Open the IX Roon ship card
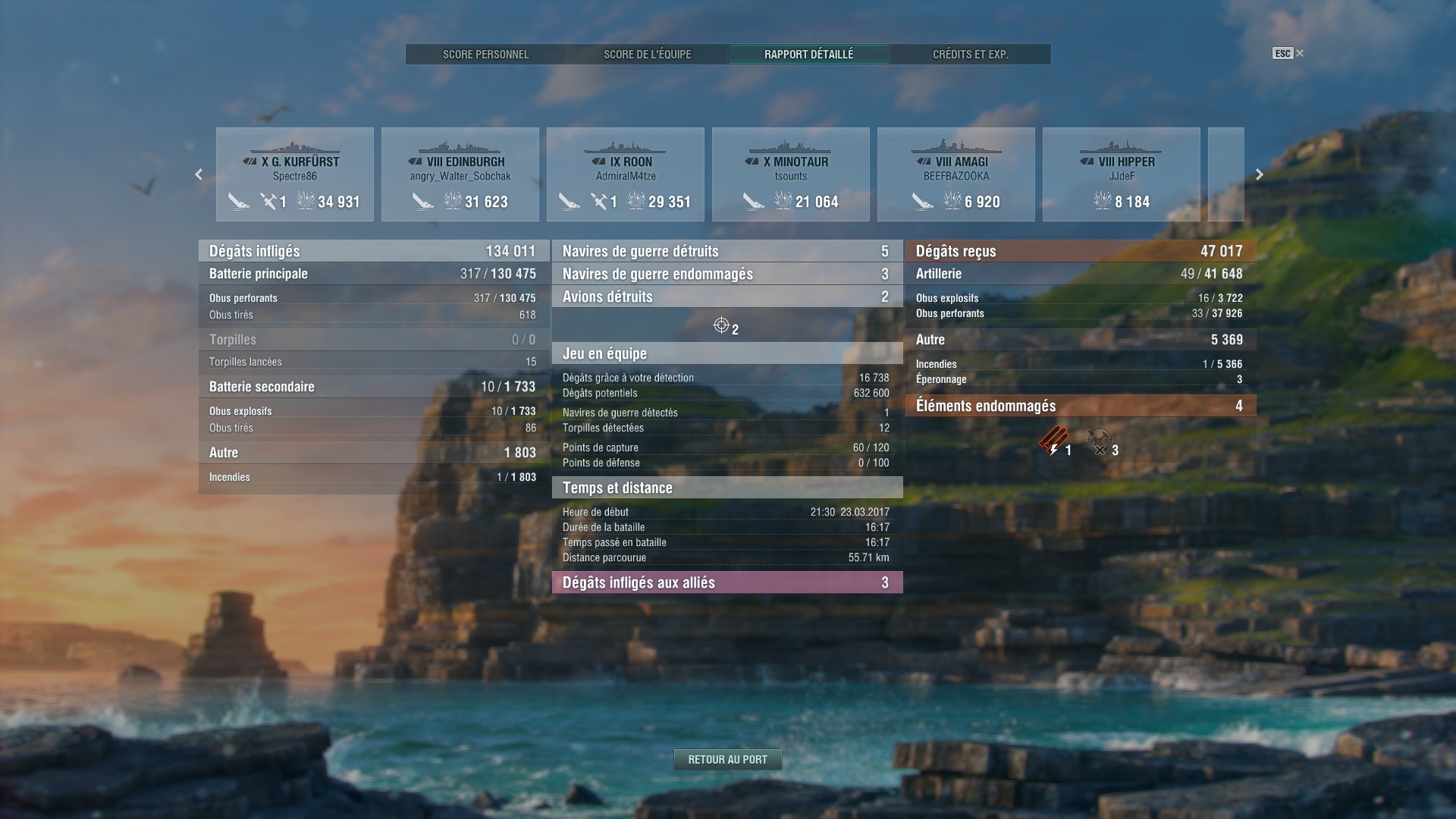 [x=626, y=174]
